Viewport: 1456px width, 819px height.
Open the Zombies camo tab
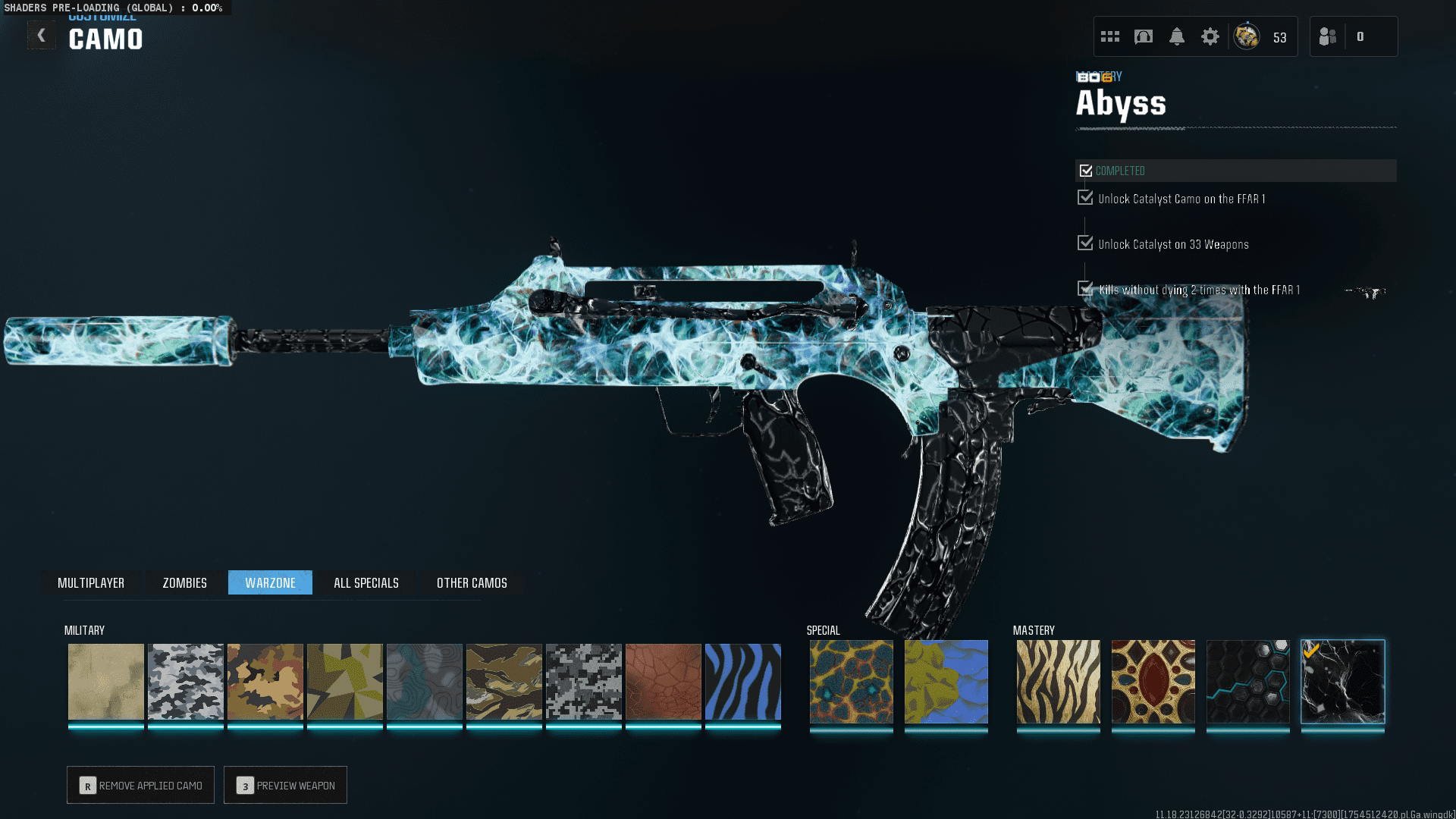(x=184, y=582)
